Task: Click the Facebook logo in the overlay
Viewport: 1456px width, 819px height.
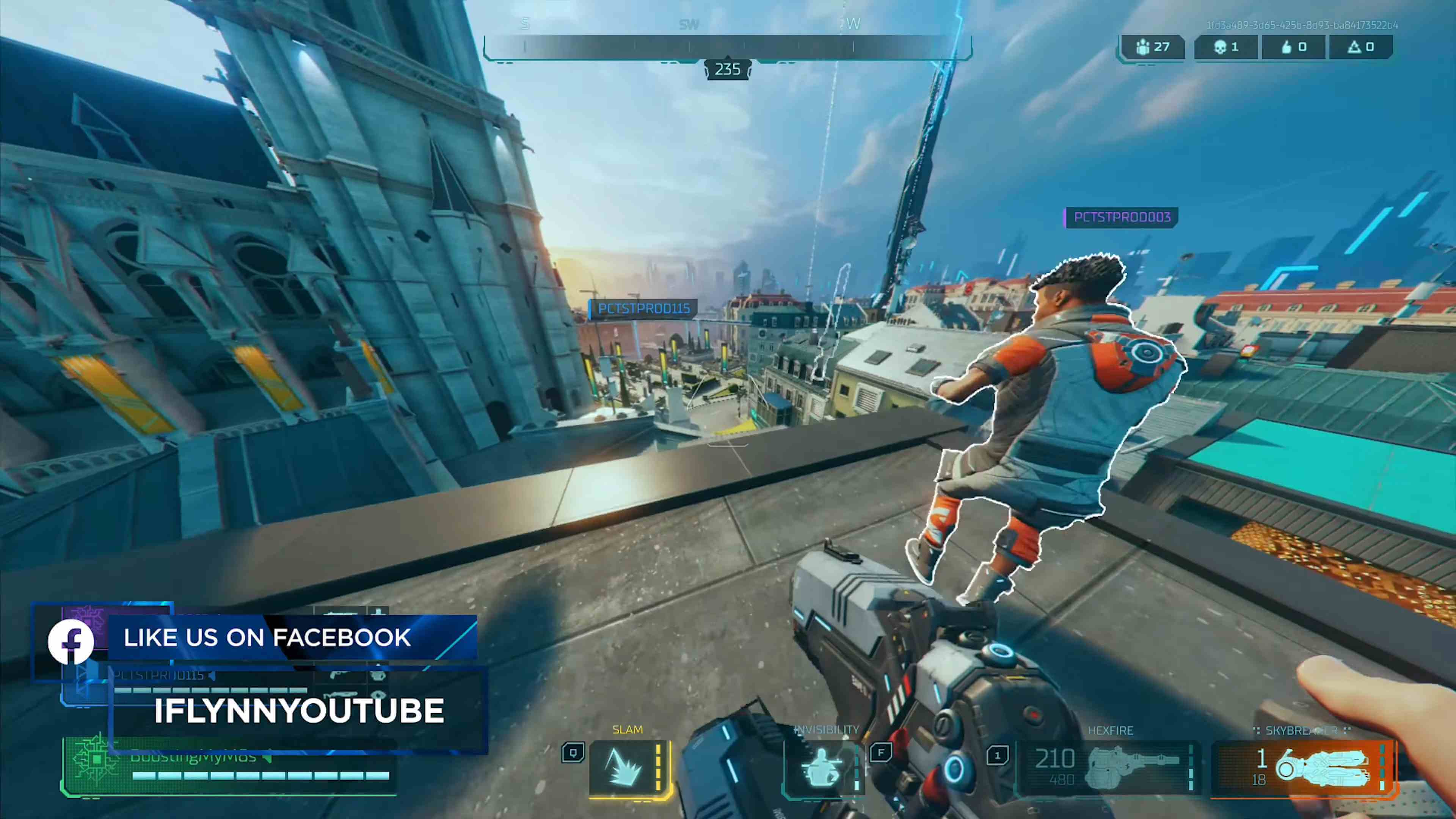Action: click(x=71, y=642)
